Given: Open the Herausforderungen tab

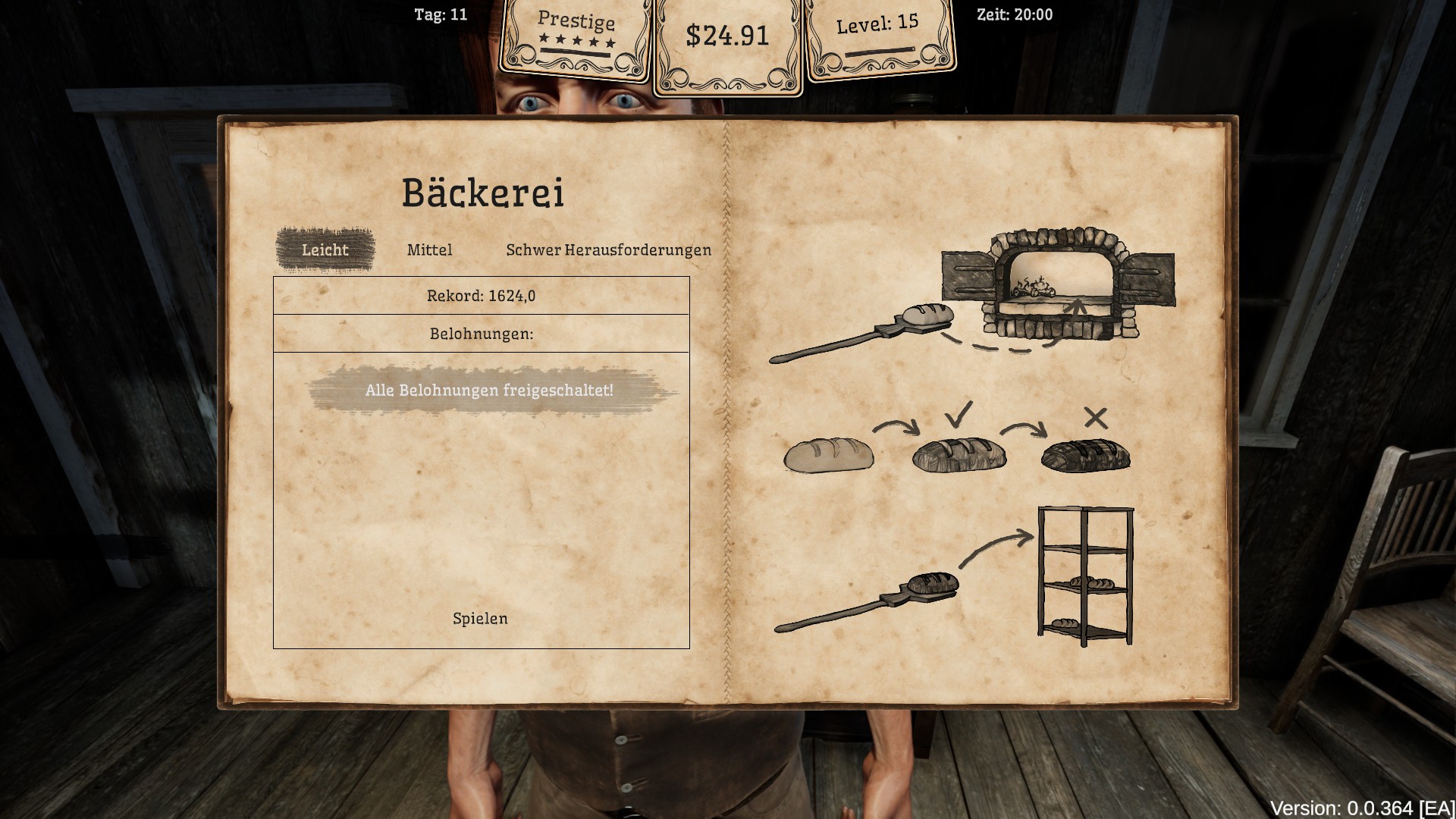Looking at the screenshot, I should click(x=638, y=250).
